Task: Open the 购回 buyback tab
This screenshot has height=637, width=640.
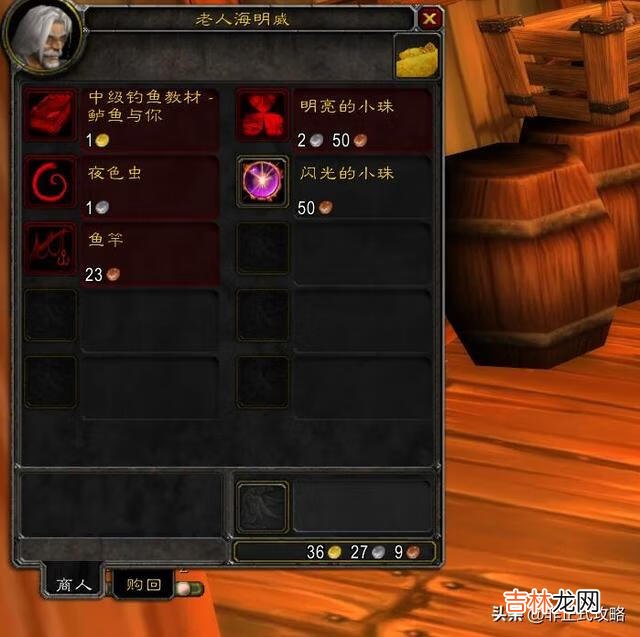Action: click(139, 585)
